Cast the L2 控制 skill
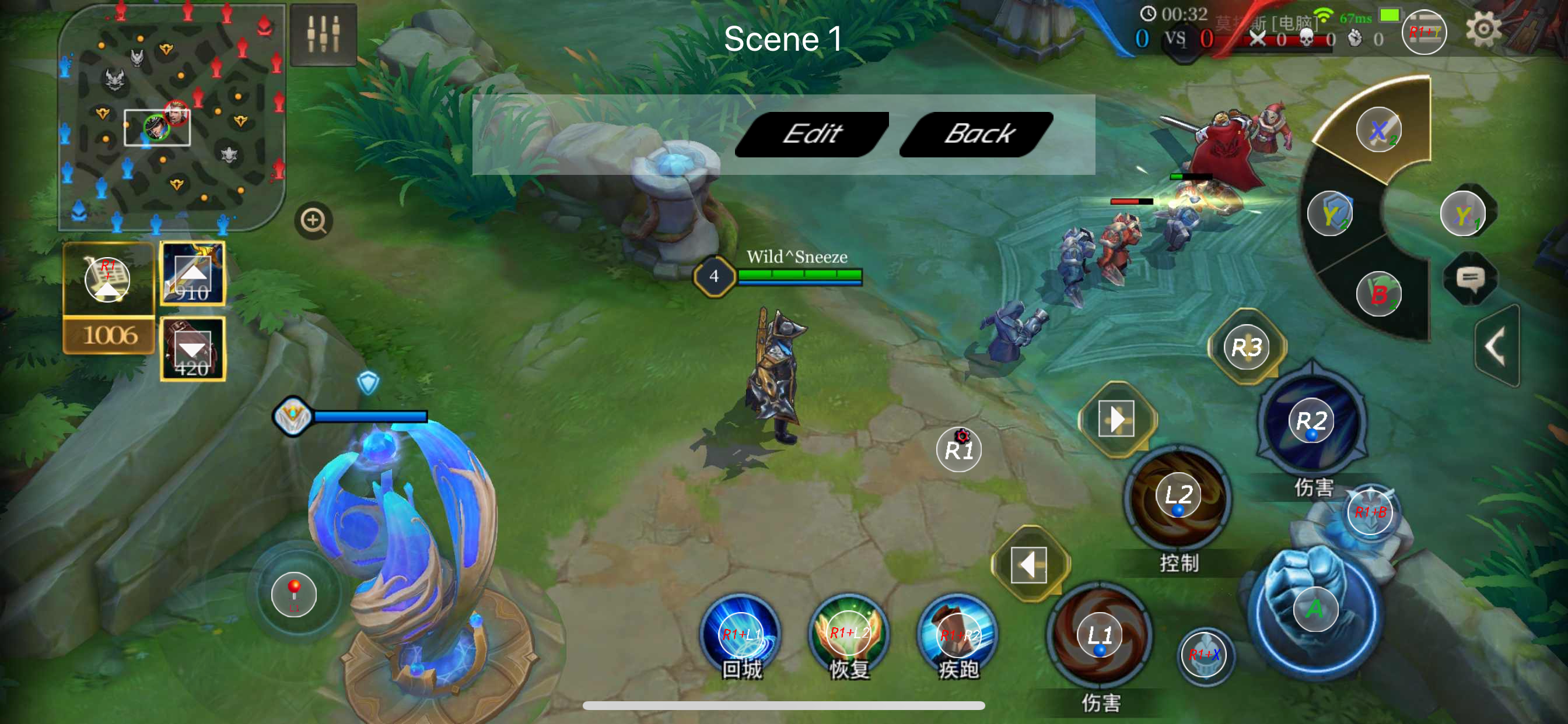Viewport: 1568px width, 724px height. (1178, 496)
